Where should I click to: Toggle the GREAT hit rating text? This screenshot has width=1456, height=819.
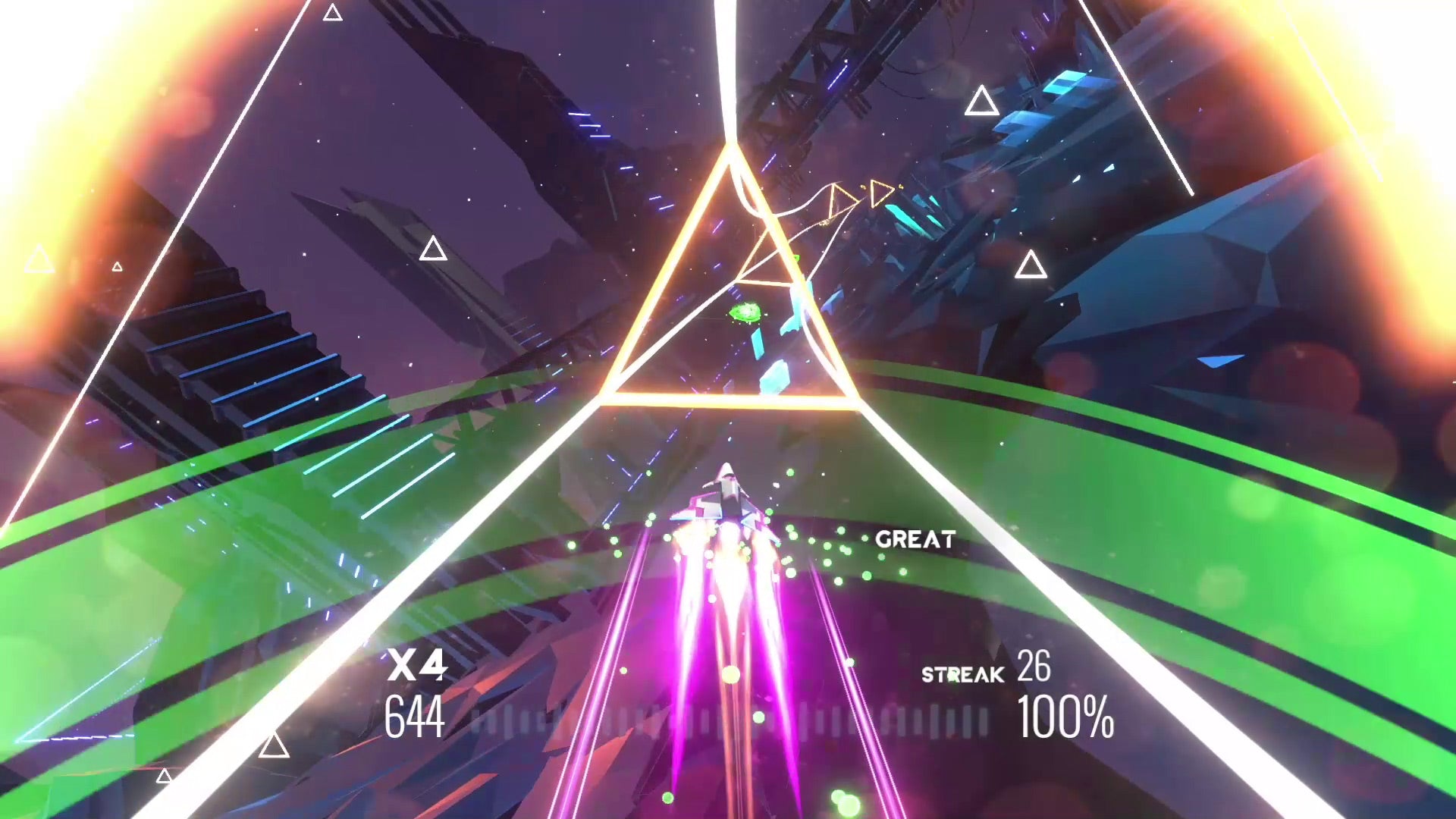tap(917, 540)
